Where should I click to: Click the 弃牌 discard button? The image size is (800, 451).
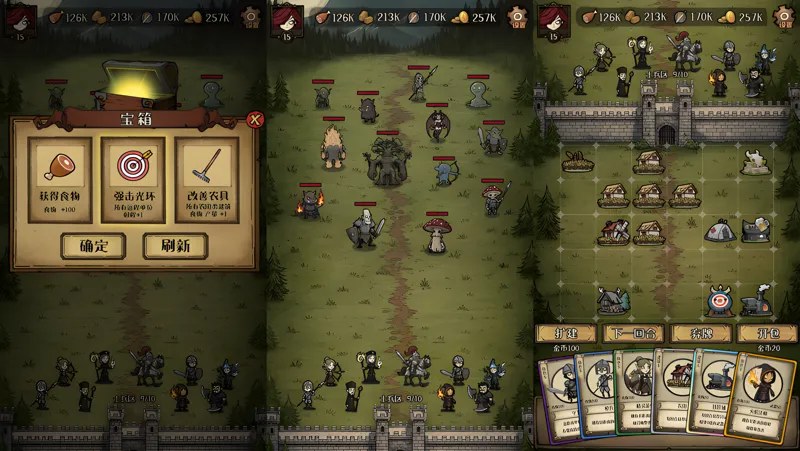click(x=700, y=333)
